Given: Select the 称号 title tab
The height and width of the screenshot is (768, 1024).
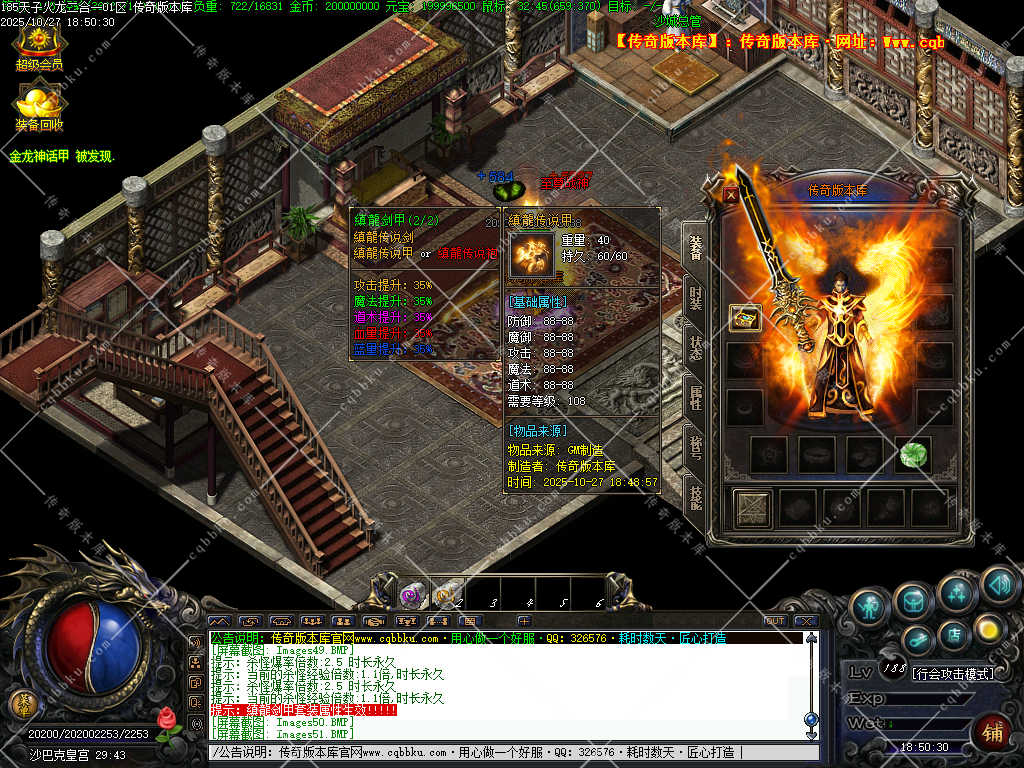Looking at the screenshot, I should 694,443.
